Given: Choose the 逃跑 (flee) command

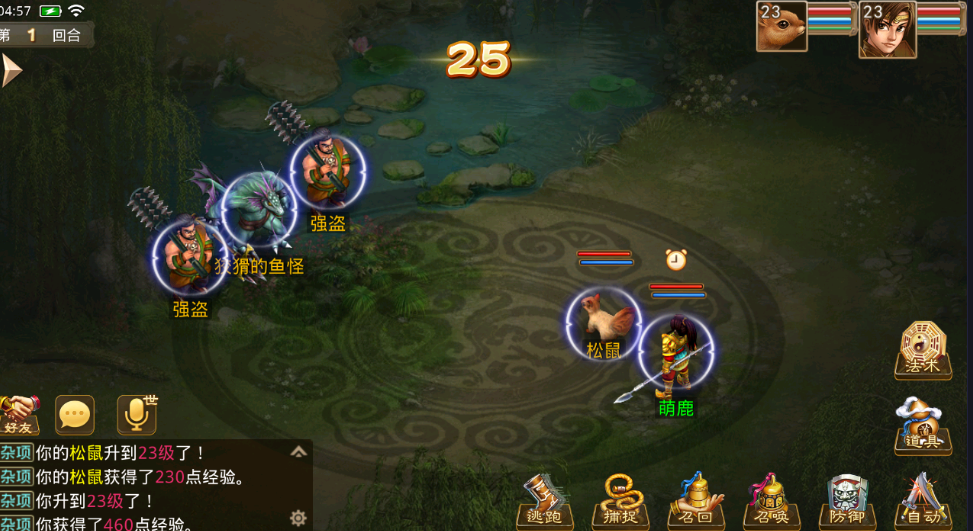Looking at the screenshot, I should point(544,502).
